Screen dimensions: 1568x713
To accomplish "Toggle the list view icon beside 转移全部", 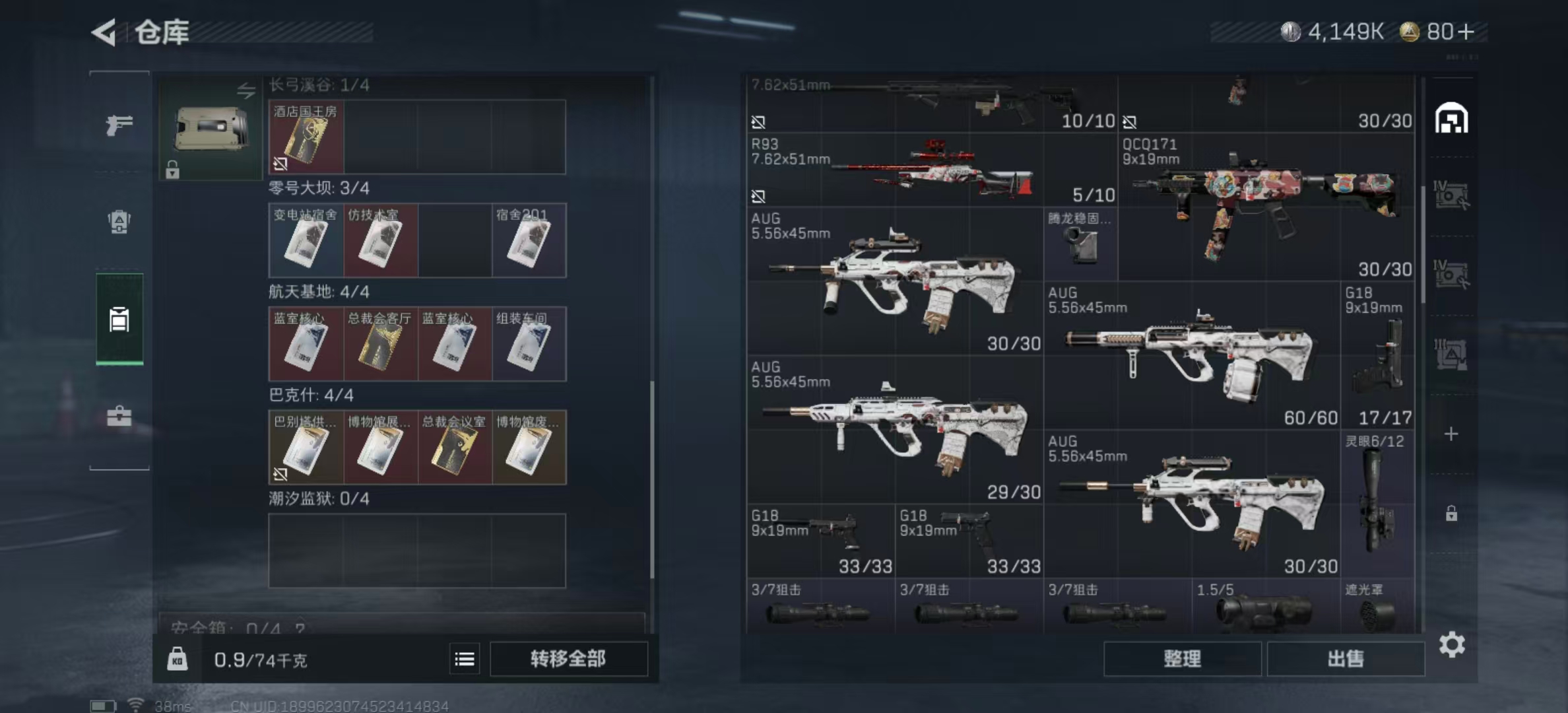I will coord(465,659).
